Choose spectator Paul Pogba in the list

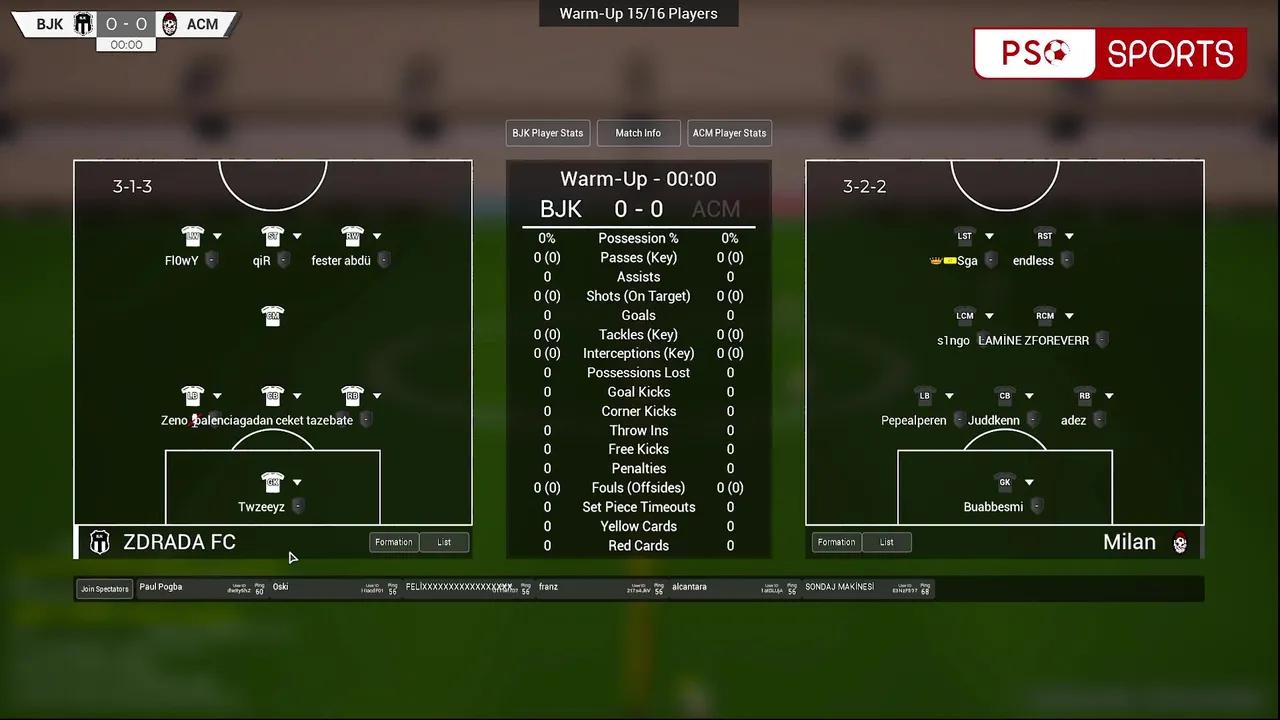point(161,588)
